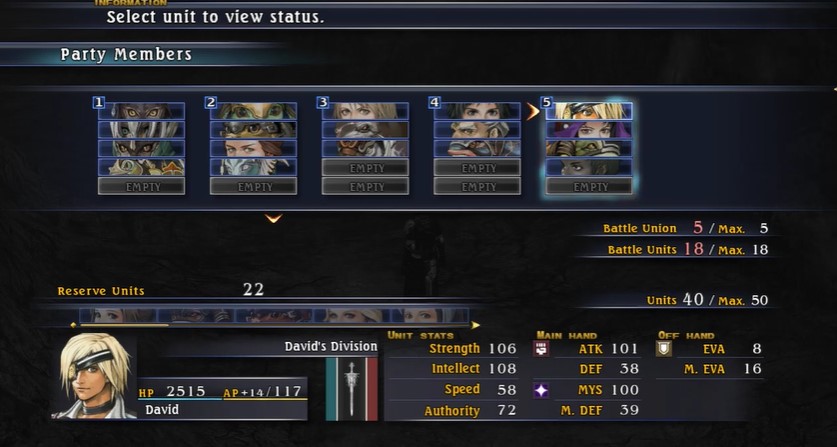Open union 4 party group
The width and height of the screenshot is (837, 447).
(x=477, y=138)
